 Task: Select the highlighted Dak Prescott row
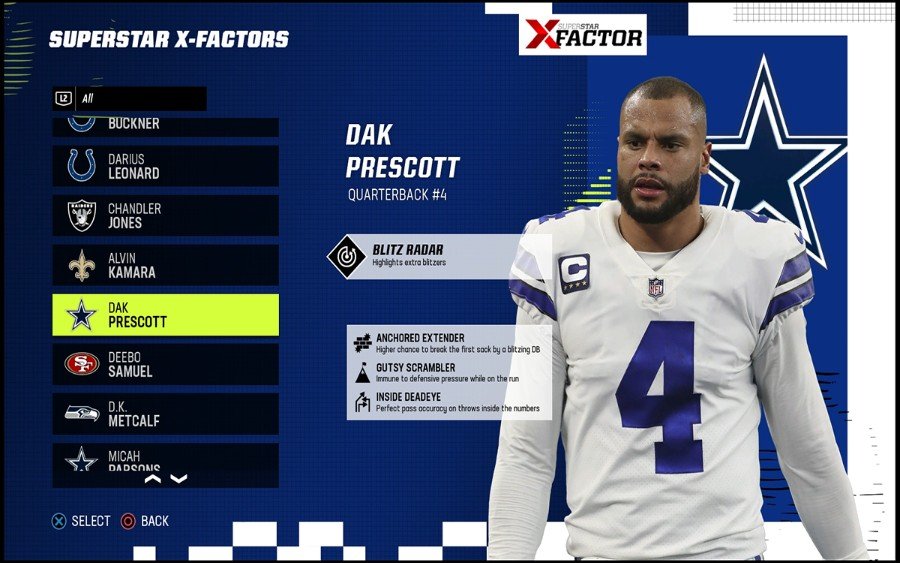[x=165, y=315]
